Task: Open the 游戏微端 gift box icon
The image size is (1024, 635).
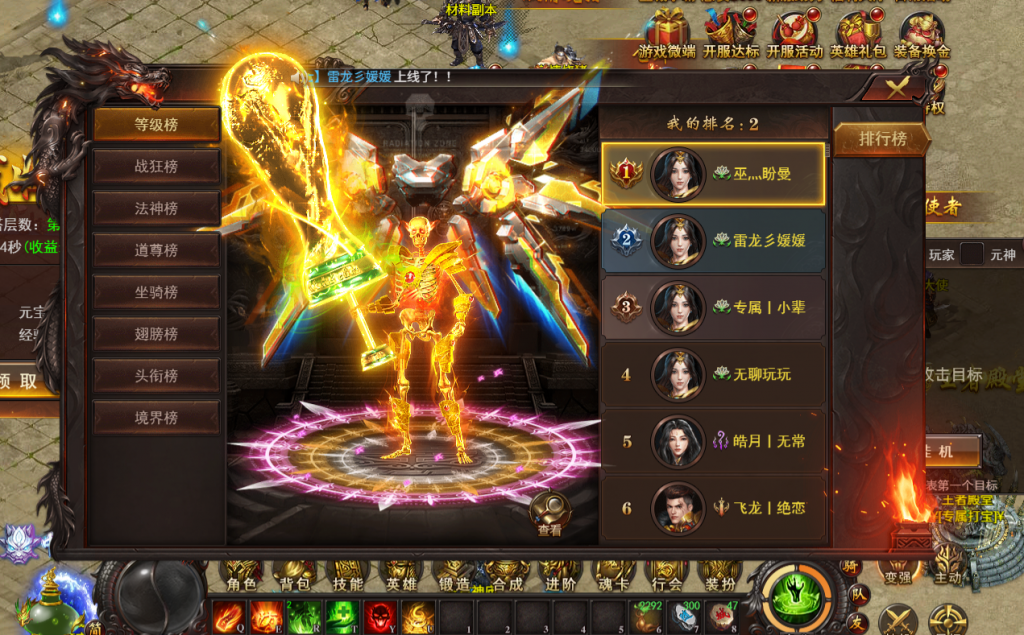Action: tap(666, 34)
